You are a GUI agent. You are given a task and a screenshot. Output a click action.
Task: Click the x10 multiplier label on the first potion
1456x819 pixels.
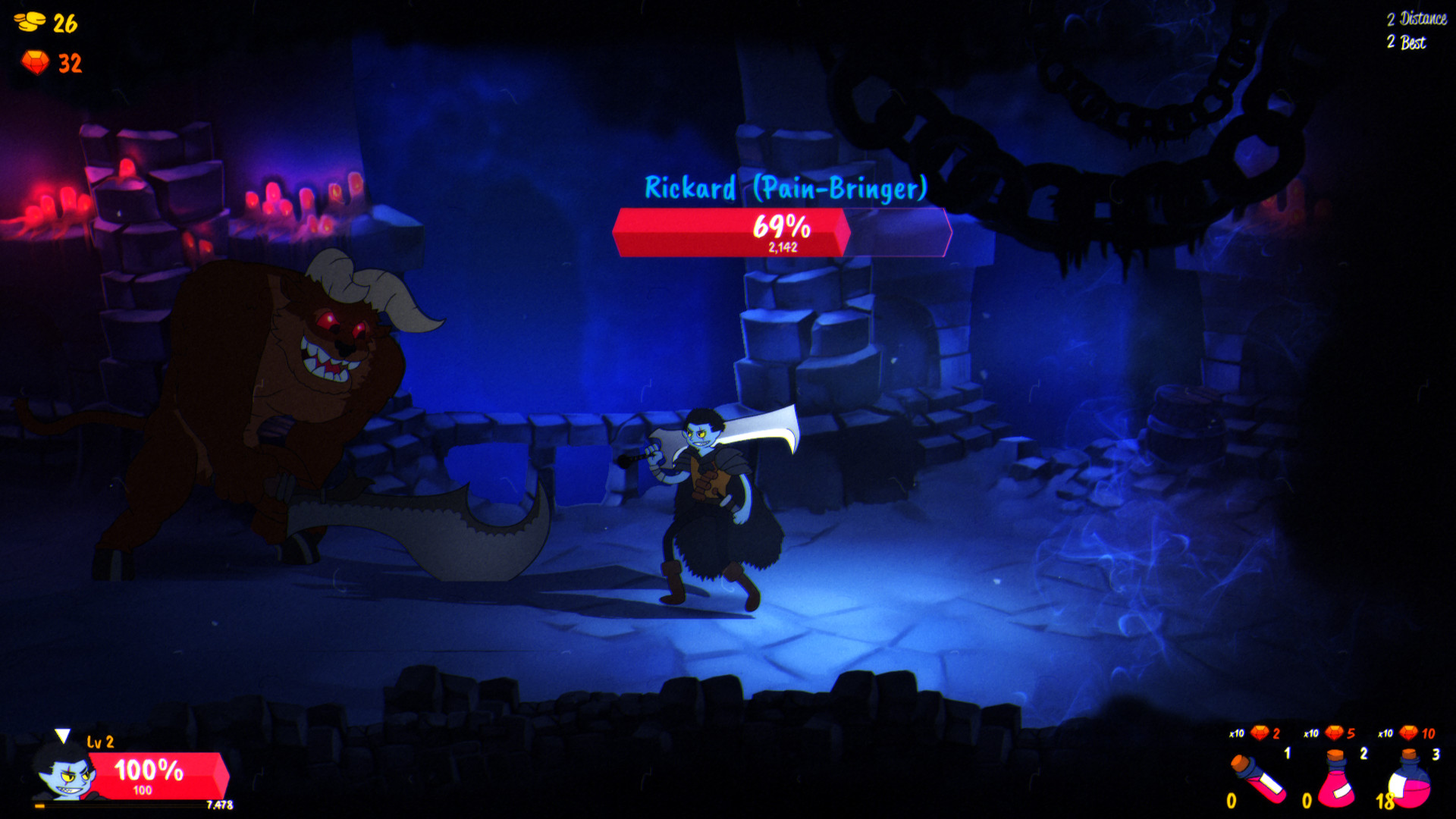point(1236,733)
